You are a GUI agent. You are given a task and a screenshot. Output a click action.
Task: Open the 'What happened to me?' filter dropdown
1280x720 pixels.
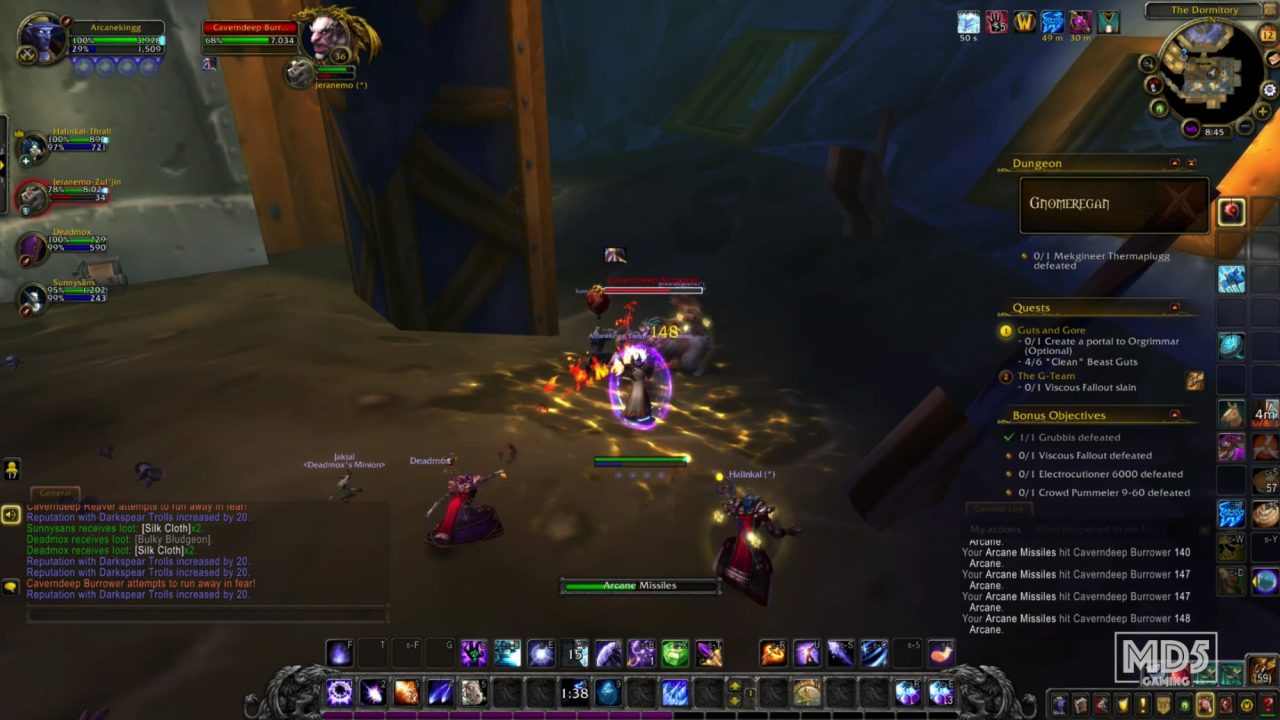(1090, 527)
